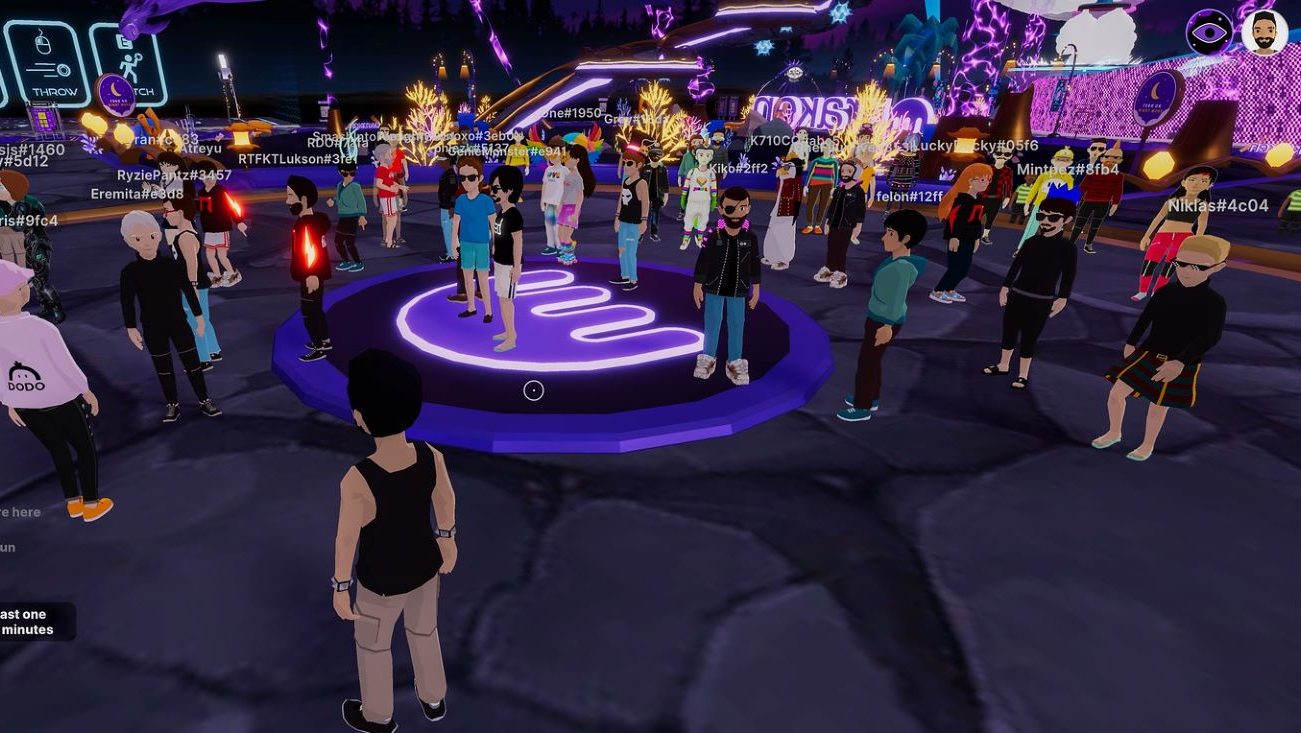Viewport: 1301px width, 733px height.
Task: Click the purple eye icon
Action: click(1208, 33)
